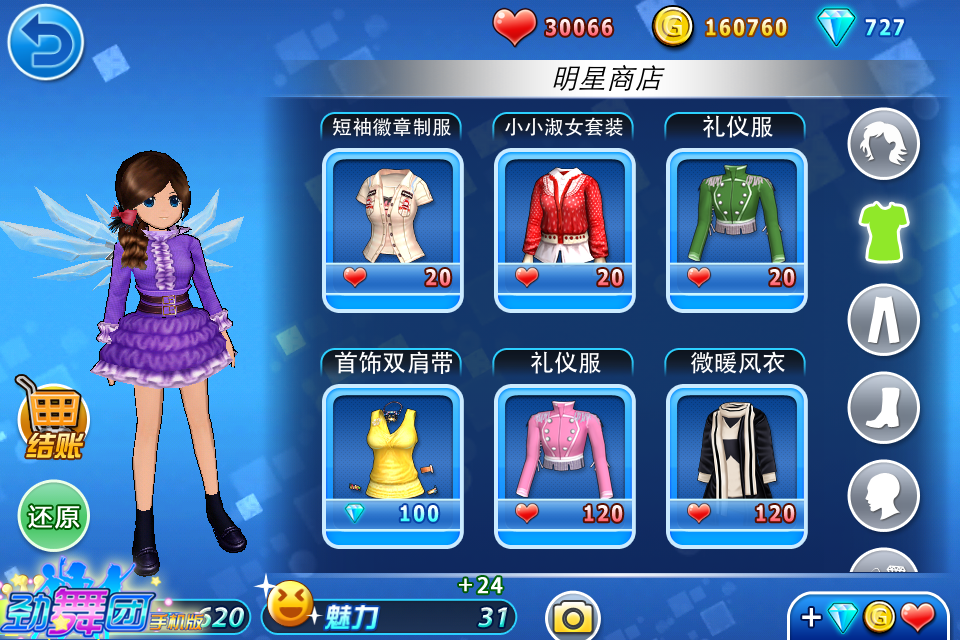The height and width of the screenshot is (640, 960).
Task: Switch to the hairstyle category tab
Action: pyautogui.click(x=883, y=144)
